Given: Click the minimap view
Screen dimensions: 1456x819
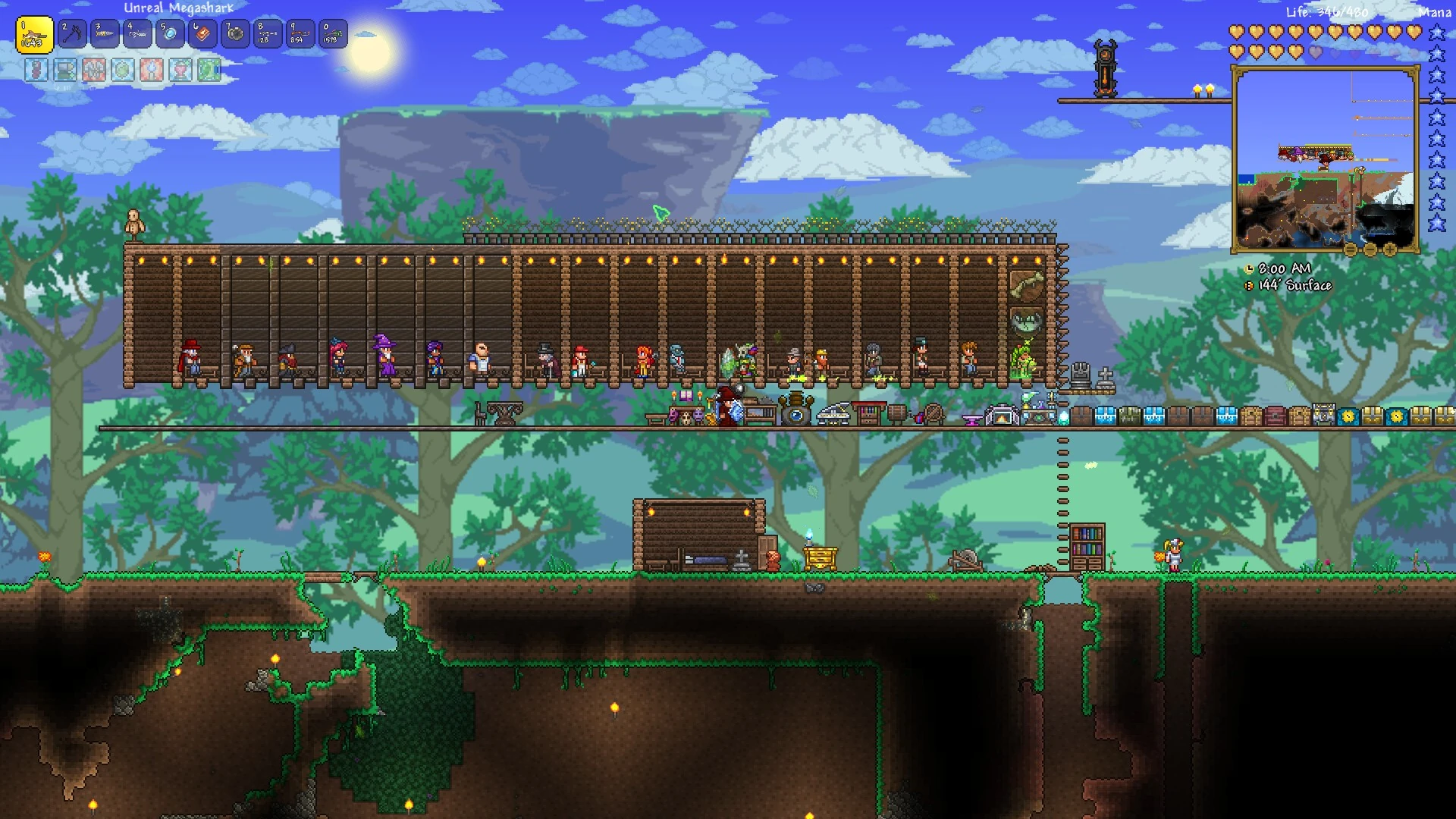Looking at the screenshot, I should click(1325, 159).
